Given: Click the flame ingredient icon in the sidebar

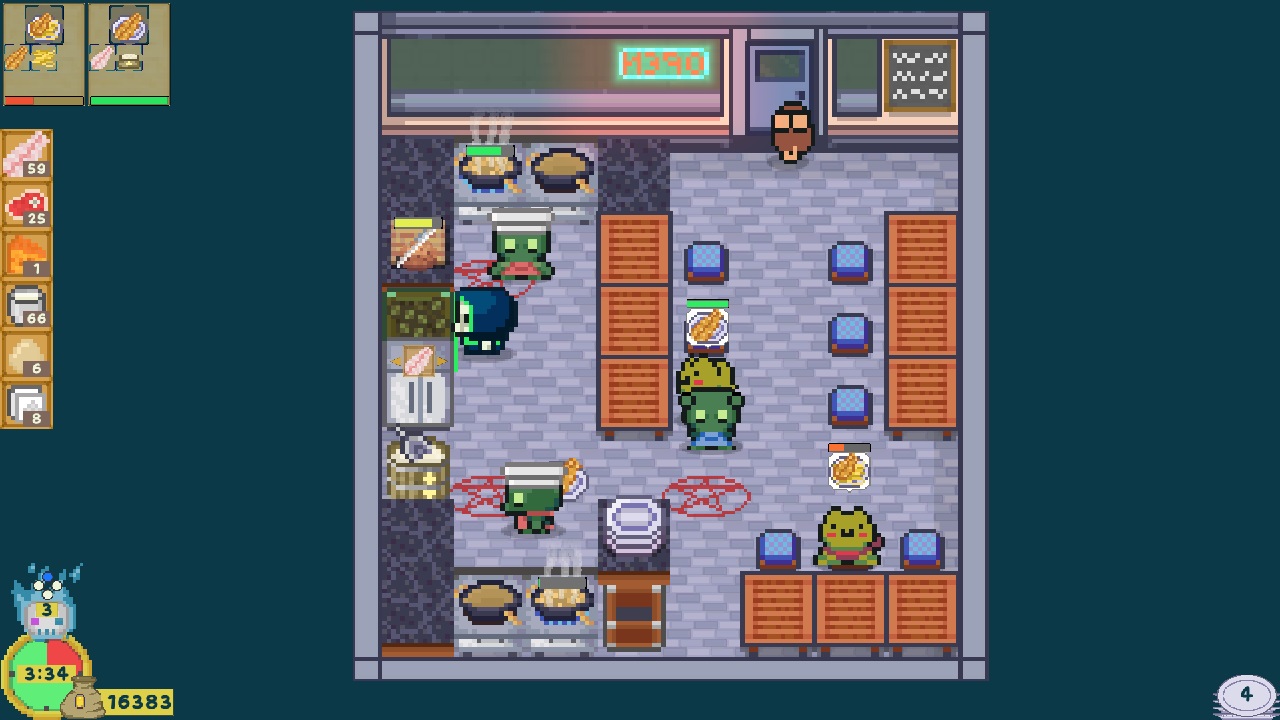Looking at the screenshot, I should pos(27,256).
